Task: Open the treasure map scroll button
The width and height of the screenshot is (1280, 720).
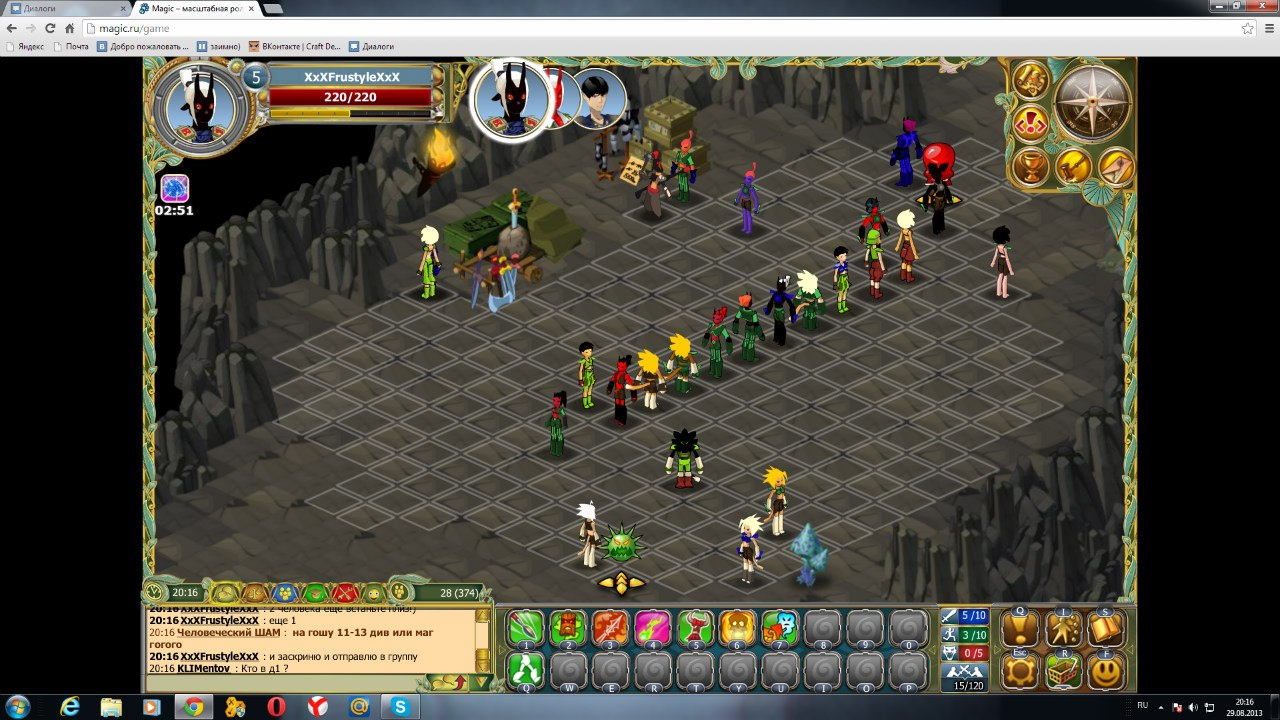Action: 1030,80
